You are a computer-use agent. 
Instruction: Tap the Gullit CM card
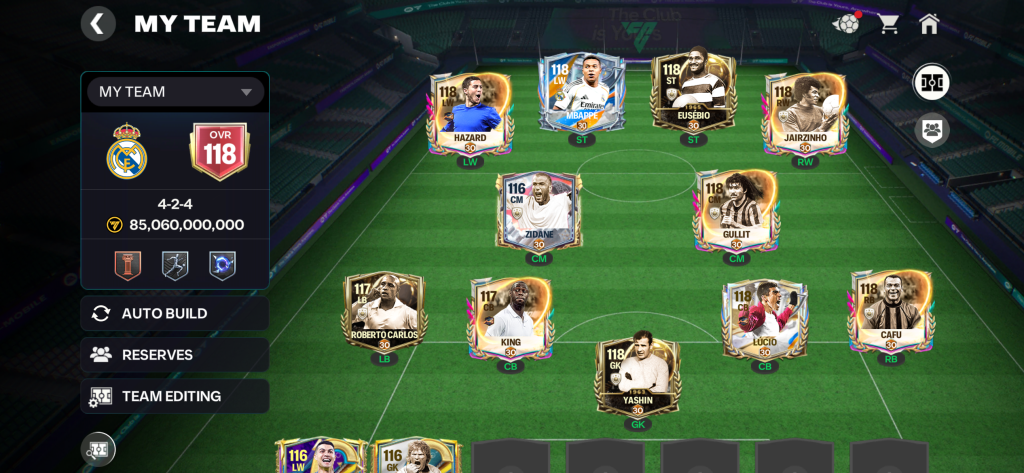[x=737, y=210]
